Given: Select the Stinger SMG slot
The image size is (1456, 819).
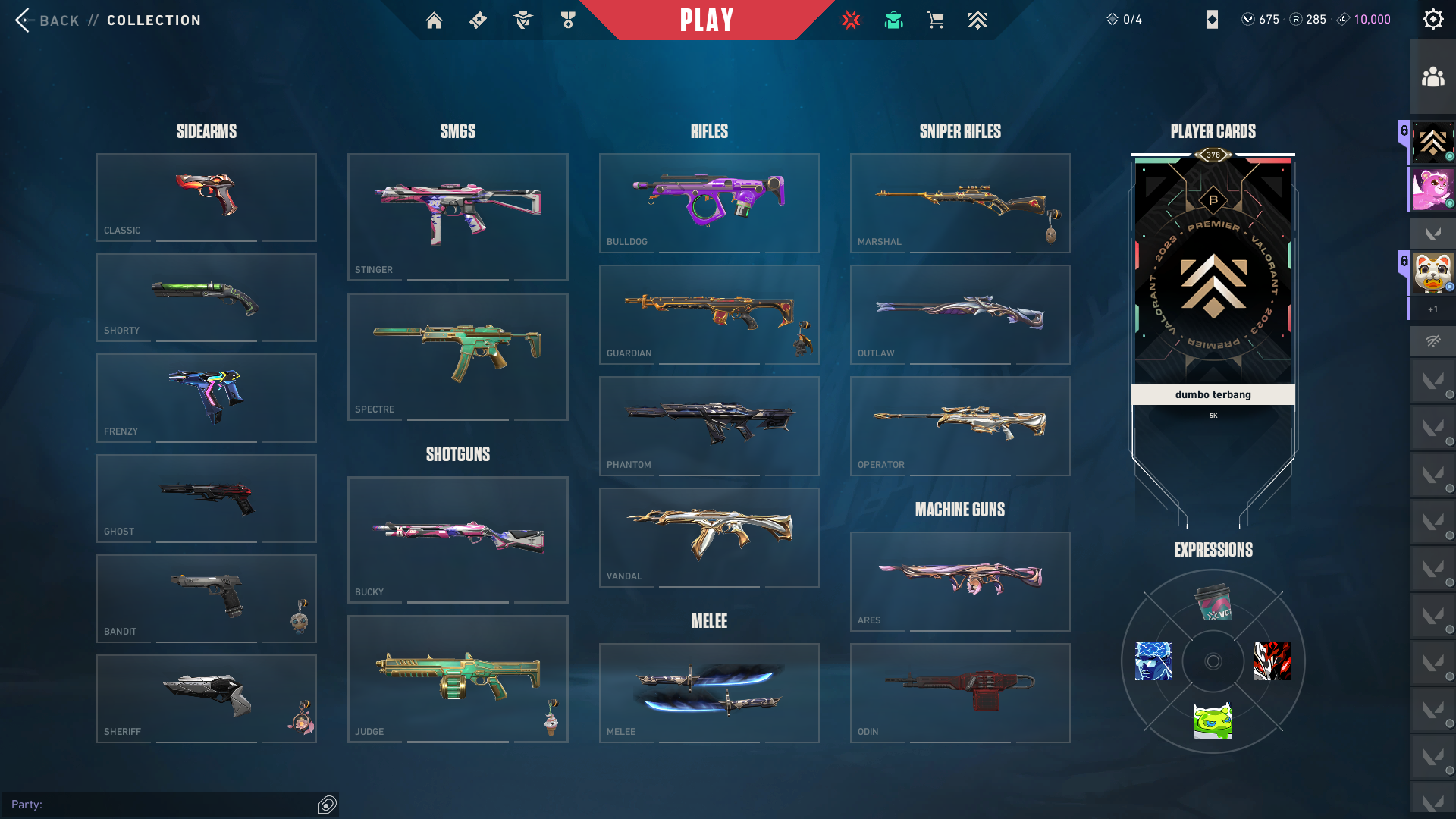Looking at the screenshot, I should point(457,217).
